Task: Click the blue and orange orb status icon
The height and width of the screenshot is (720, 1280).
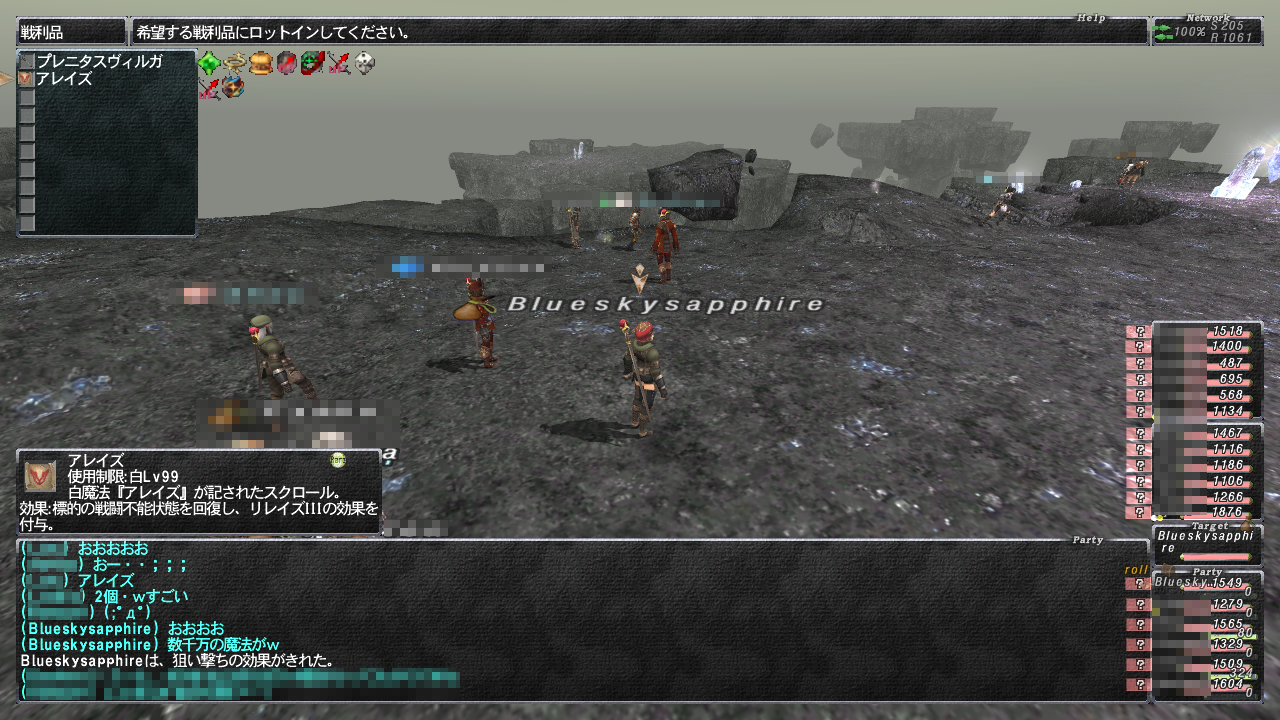Action: [234, 88]
